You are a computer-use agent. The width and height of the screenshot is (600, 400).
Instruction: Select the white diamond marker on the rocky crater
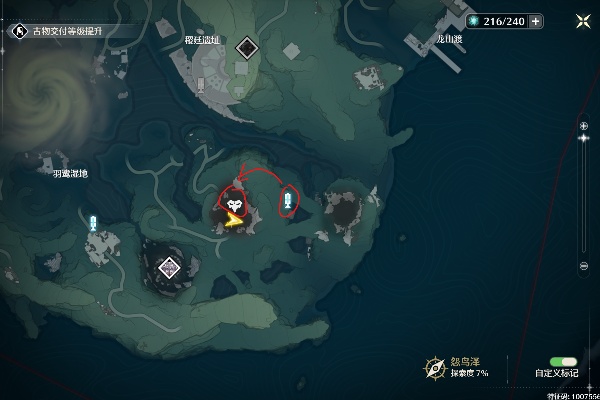(x=169, y=266)
